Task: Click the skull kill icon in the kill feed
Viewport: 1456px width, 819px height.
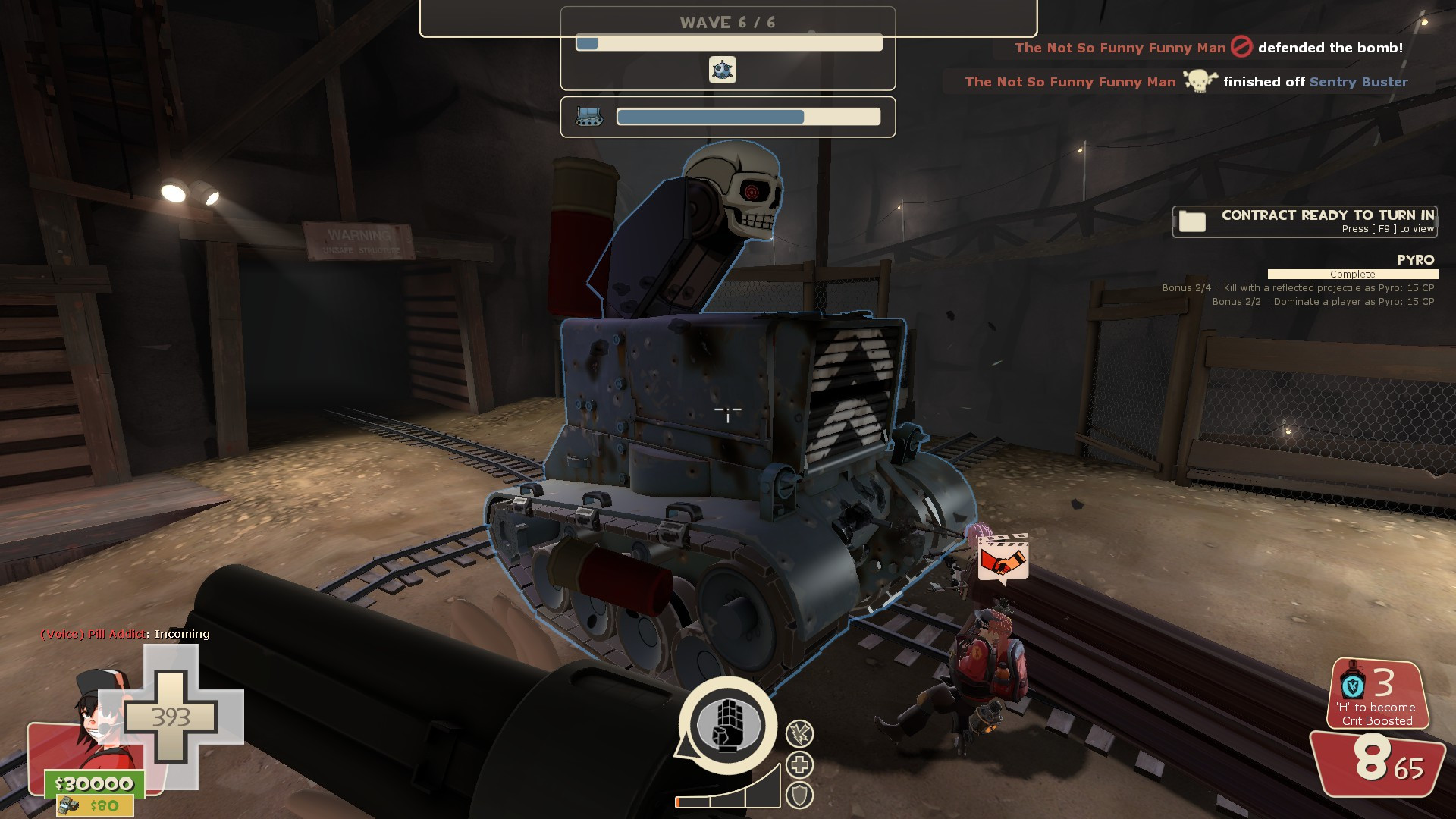Action: point(1202,82)
